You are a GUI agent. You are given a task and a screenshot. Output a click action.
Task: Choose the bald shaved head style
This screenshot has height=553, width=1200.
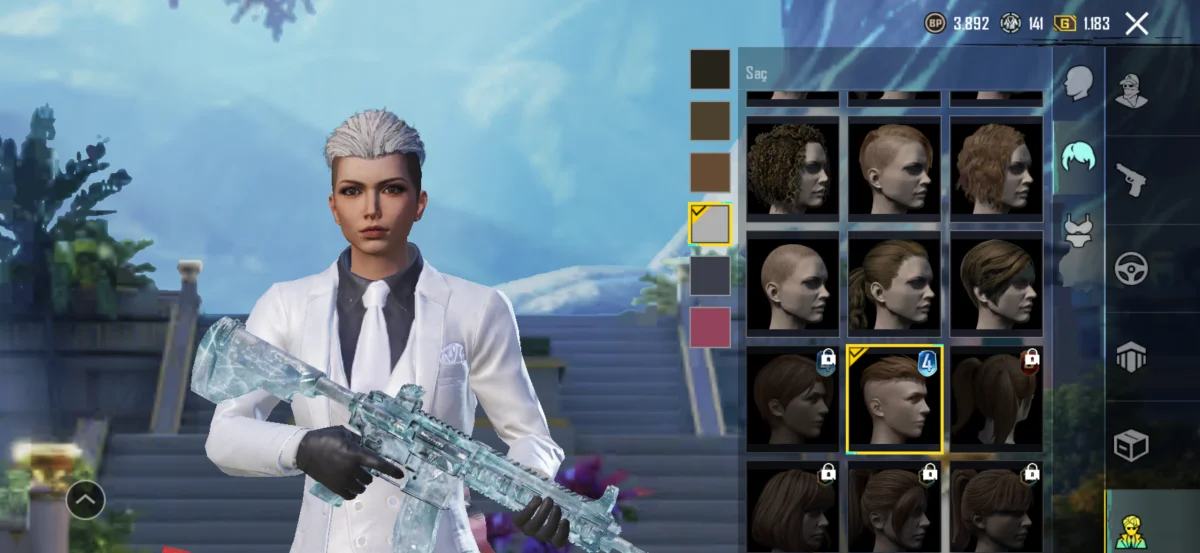tap(793, 284)
